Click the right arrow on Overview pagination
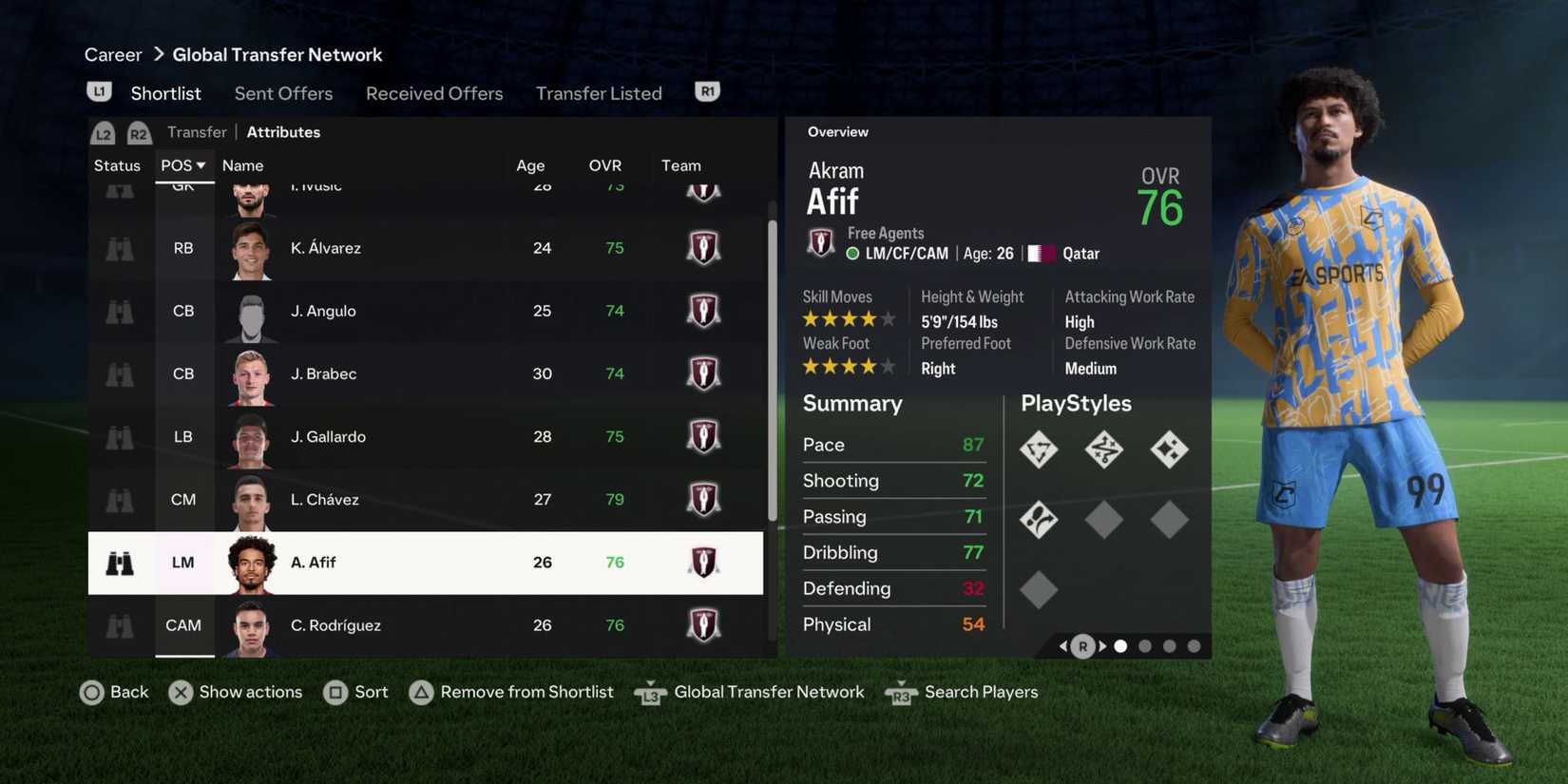Viewport: 1568px width, 784px height. (1102, 645)
